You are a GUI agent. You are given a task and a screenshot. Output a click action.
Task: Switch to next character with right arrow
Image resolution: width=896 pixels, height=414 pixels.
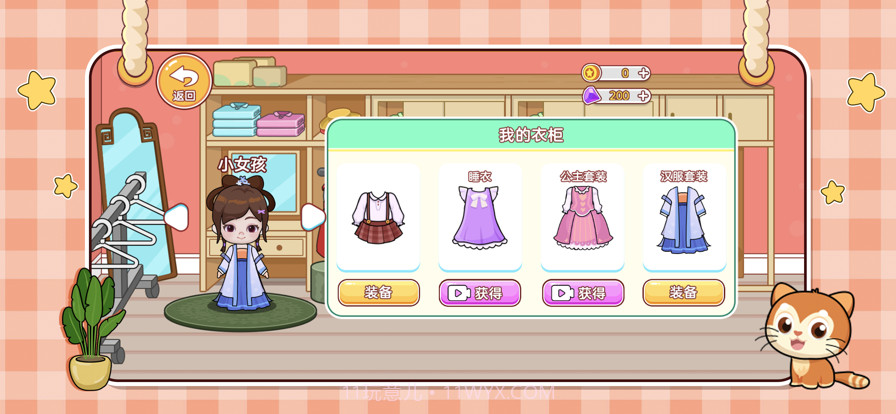click(x=312, y=216)
